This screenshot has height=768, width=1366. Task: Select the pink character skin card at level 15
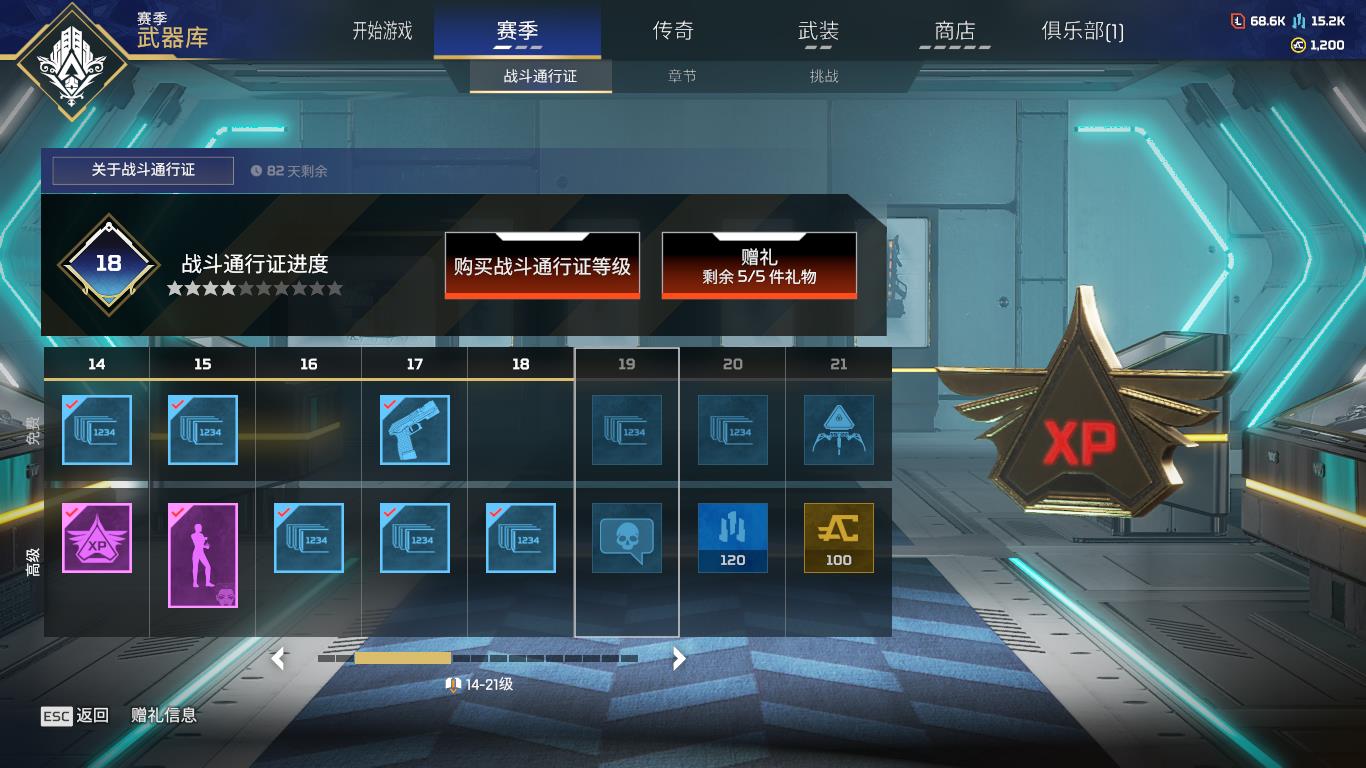pyautogui.click(x=201, y=555)
